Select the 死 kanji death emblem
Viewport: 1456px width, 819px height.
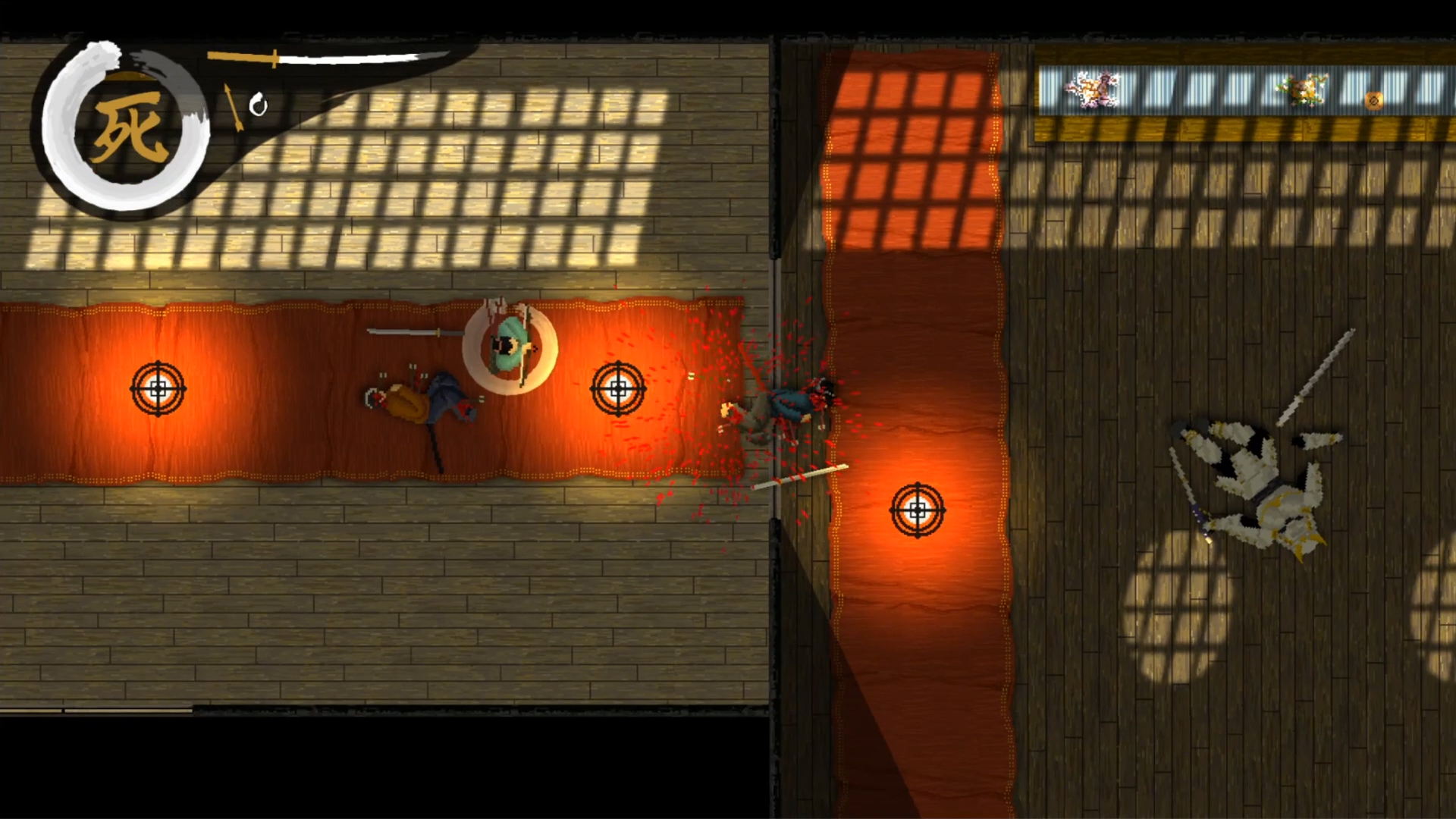pyautogui.click(x=130, y=130)
